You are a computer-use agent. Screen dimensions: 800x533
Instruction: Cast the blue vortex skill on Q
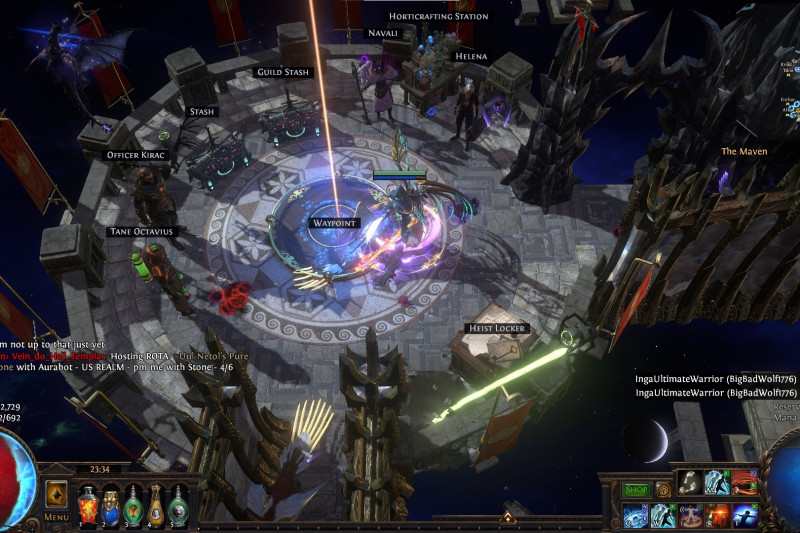[637, 516]
